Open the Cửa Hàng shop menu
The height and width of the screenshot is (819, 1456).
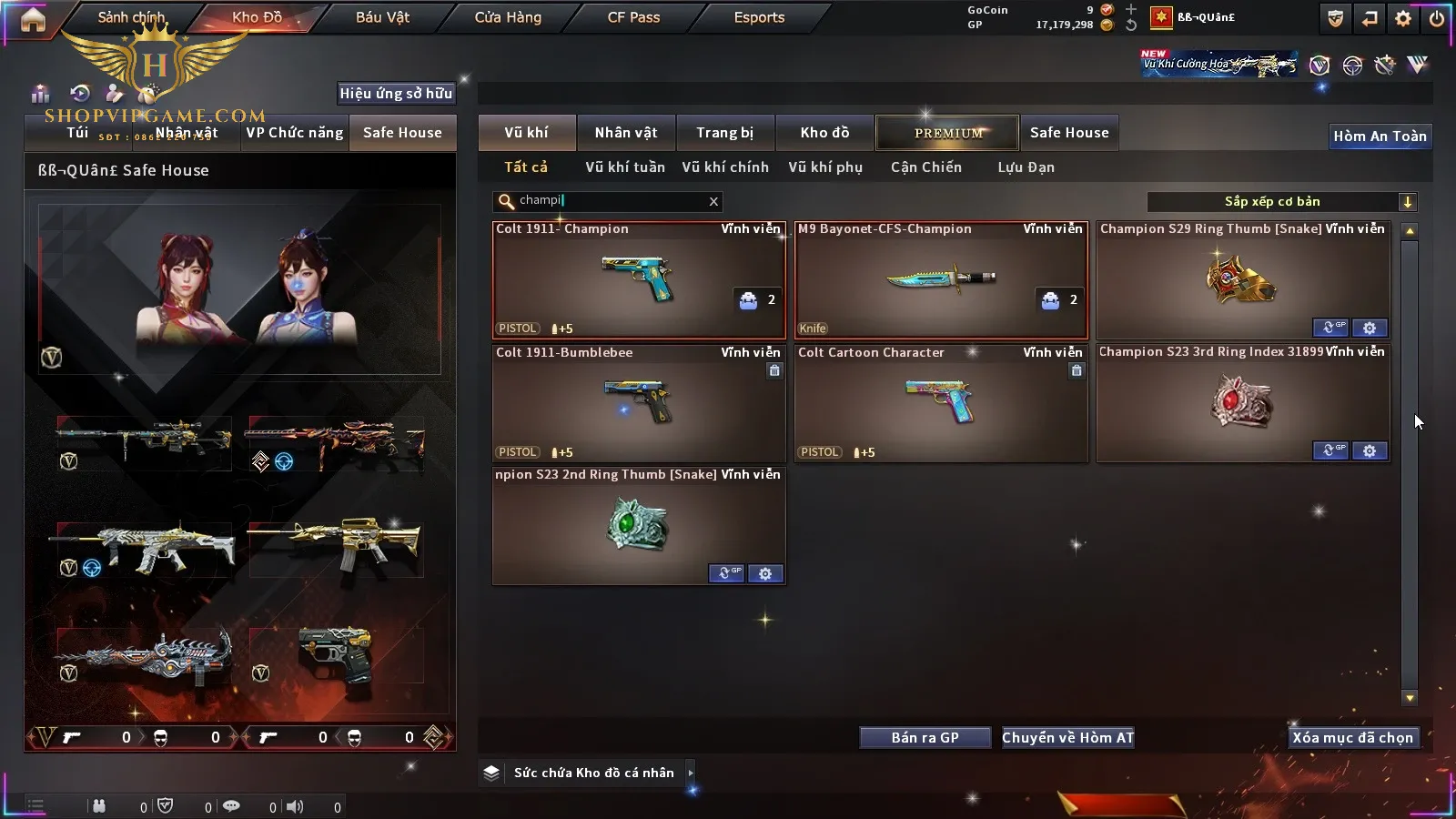tap(508, 17)
